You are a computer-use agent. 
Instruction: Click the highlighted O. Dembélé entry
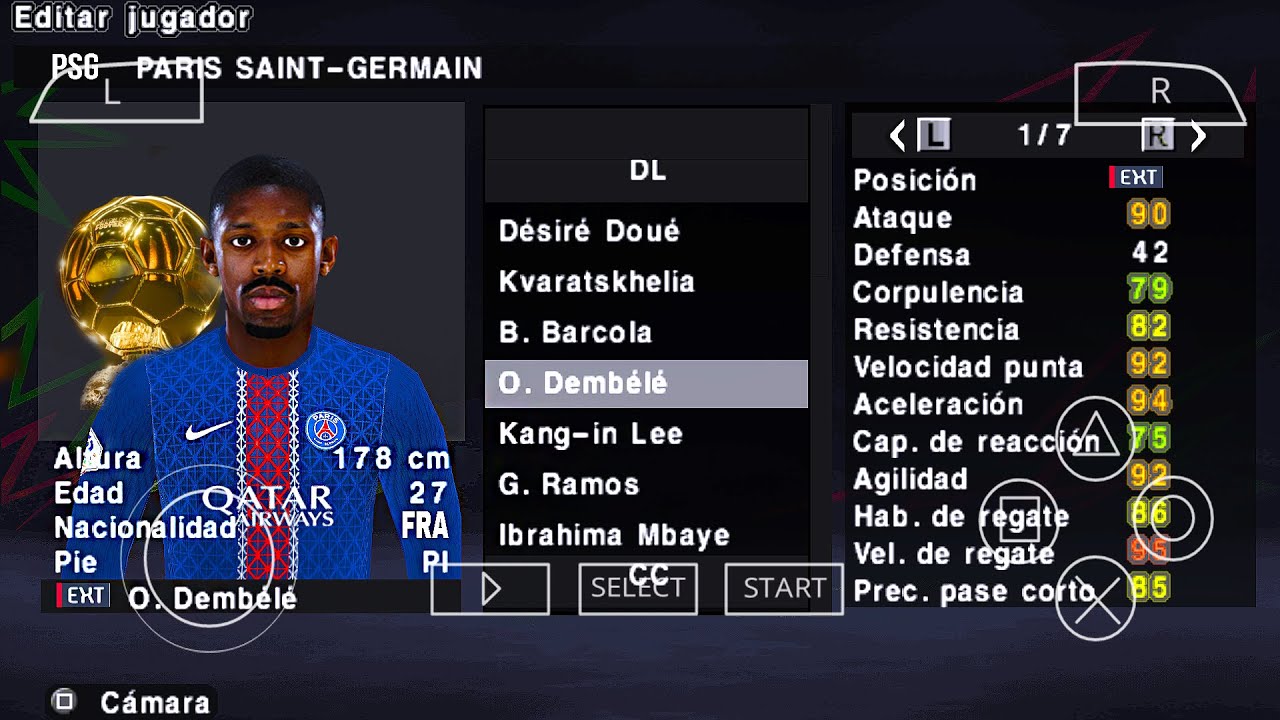(646, 384)
